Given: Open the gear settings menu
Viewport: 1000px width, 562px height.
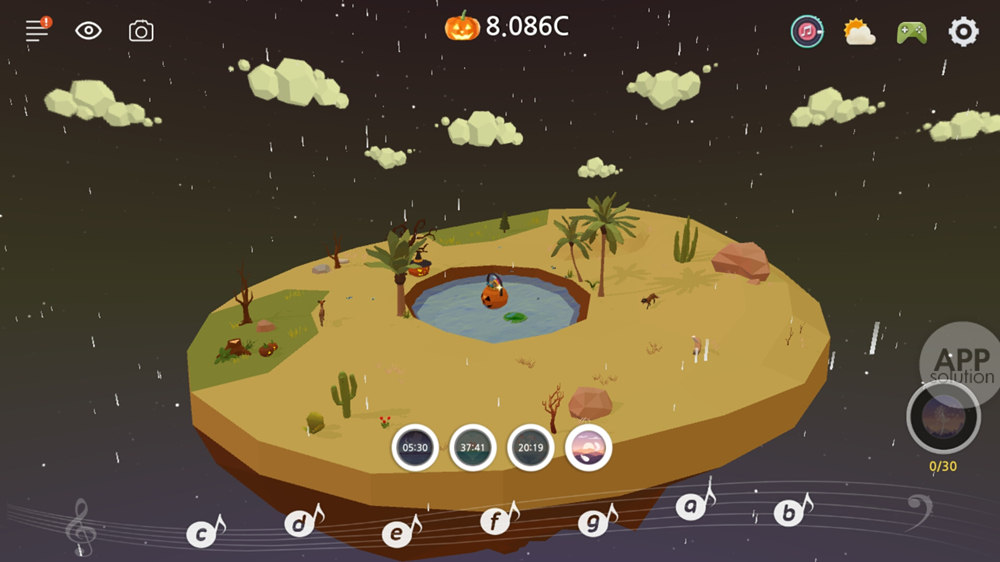Looking at the screenshot, I should [963, 31].
